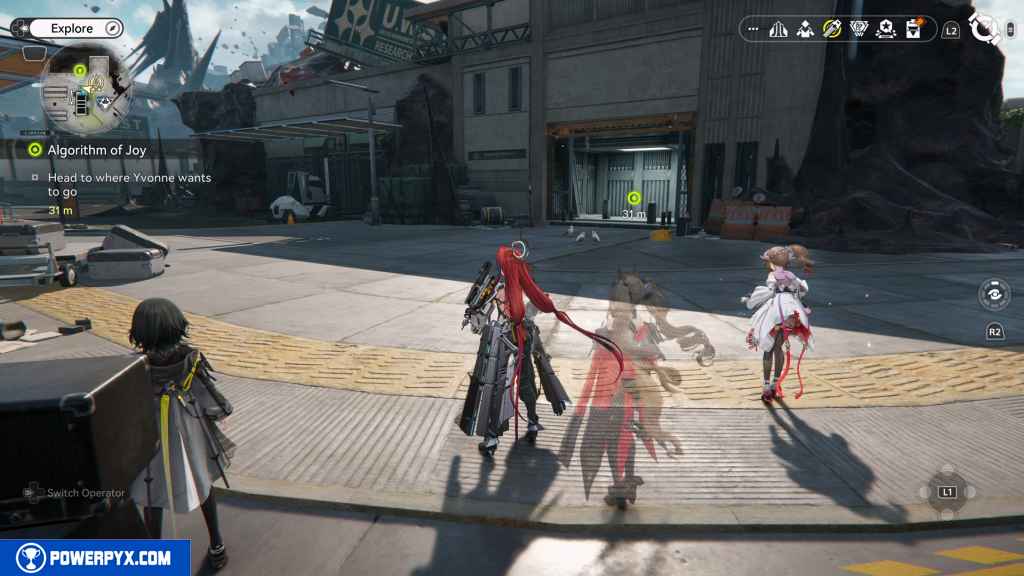Click the compass icon beside Explore
Image resolution: width=1024 pixels, height=576 pixels.
[x=112, y=29]
